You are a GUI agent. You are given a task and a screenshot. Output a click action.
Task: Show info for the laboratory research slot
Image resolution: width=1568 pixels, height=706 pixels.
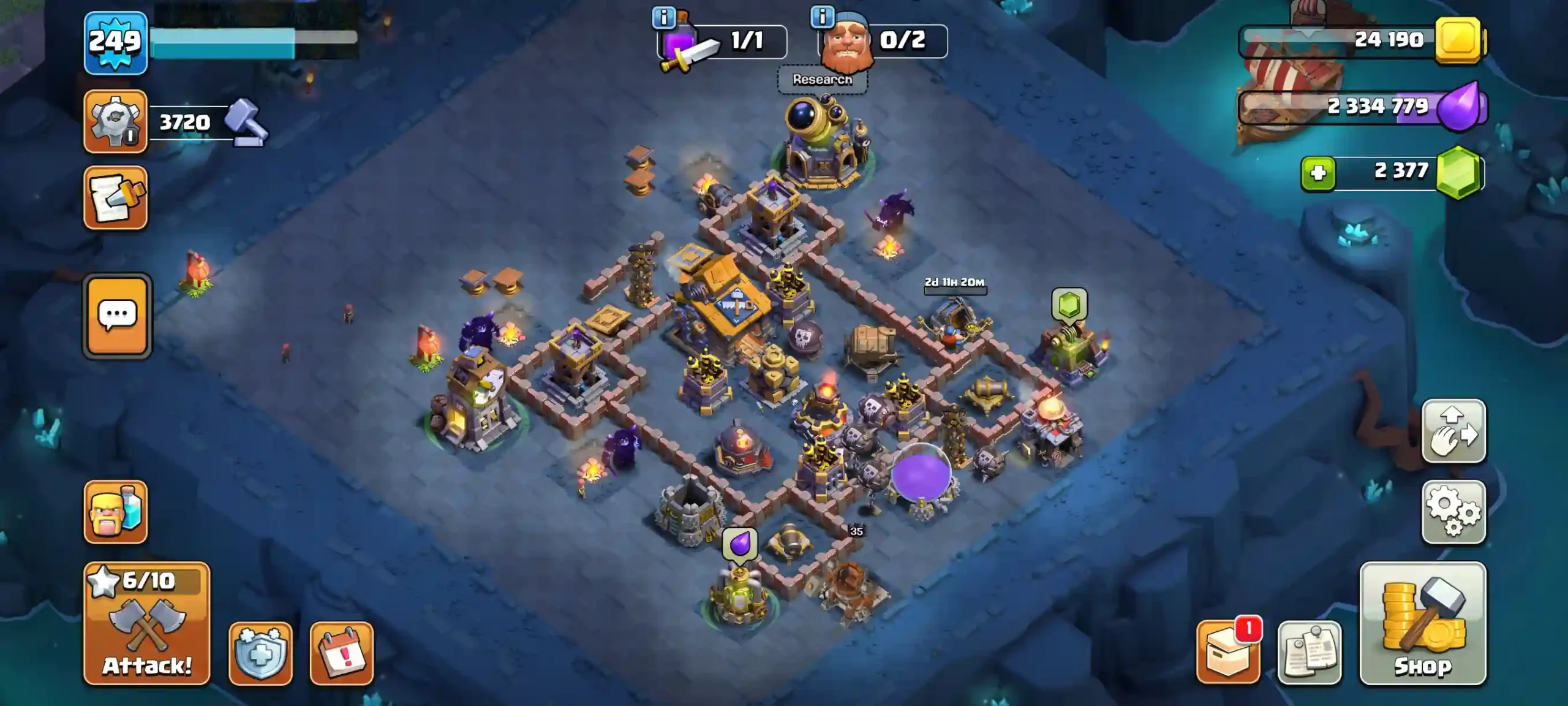pos(663,17)
